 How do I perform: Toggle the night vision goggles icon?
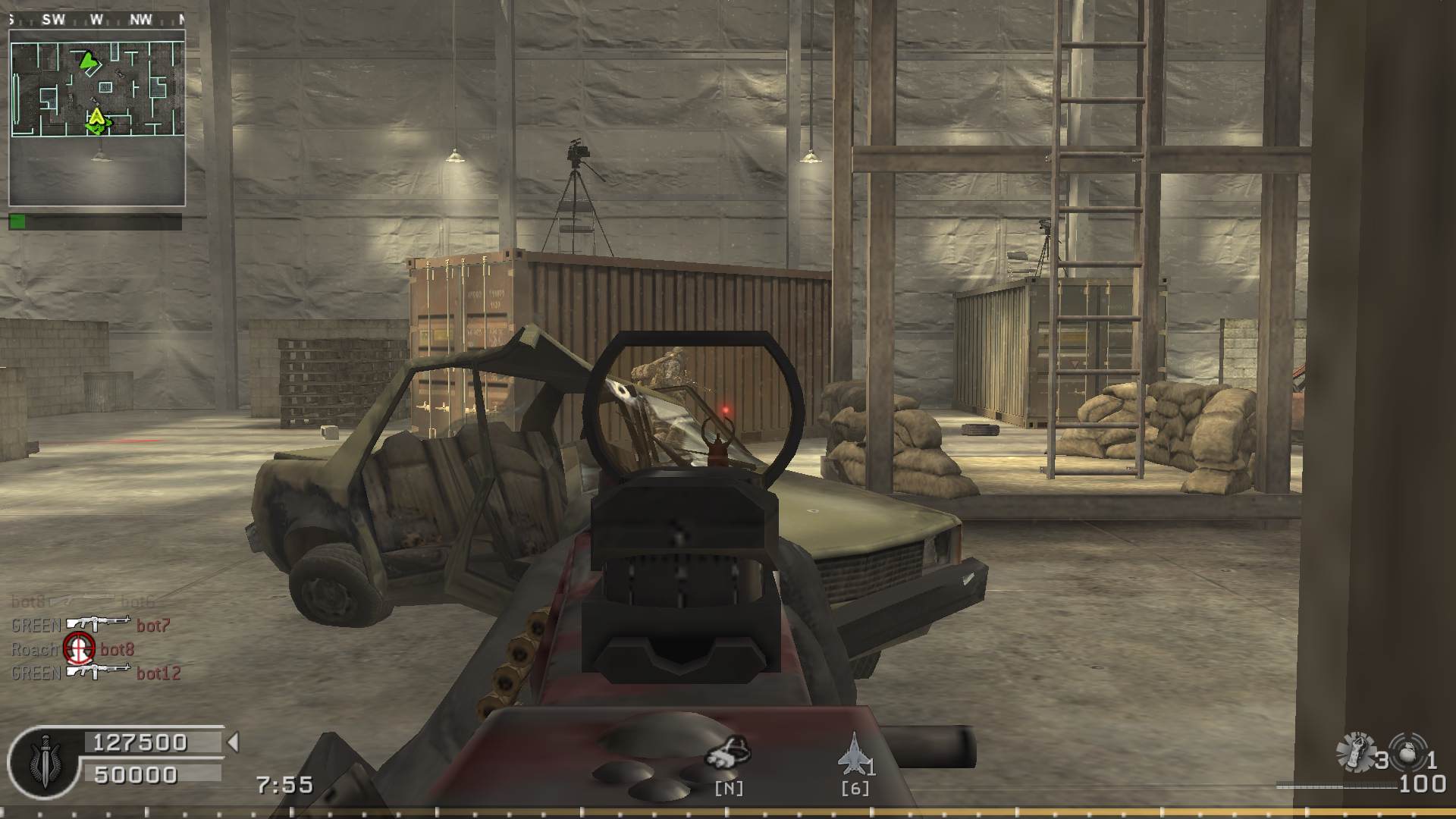click(x=727, y=752)
